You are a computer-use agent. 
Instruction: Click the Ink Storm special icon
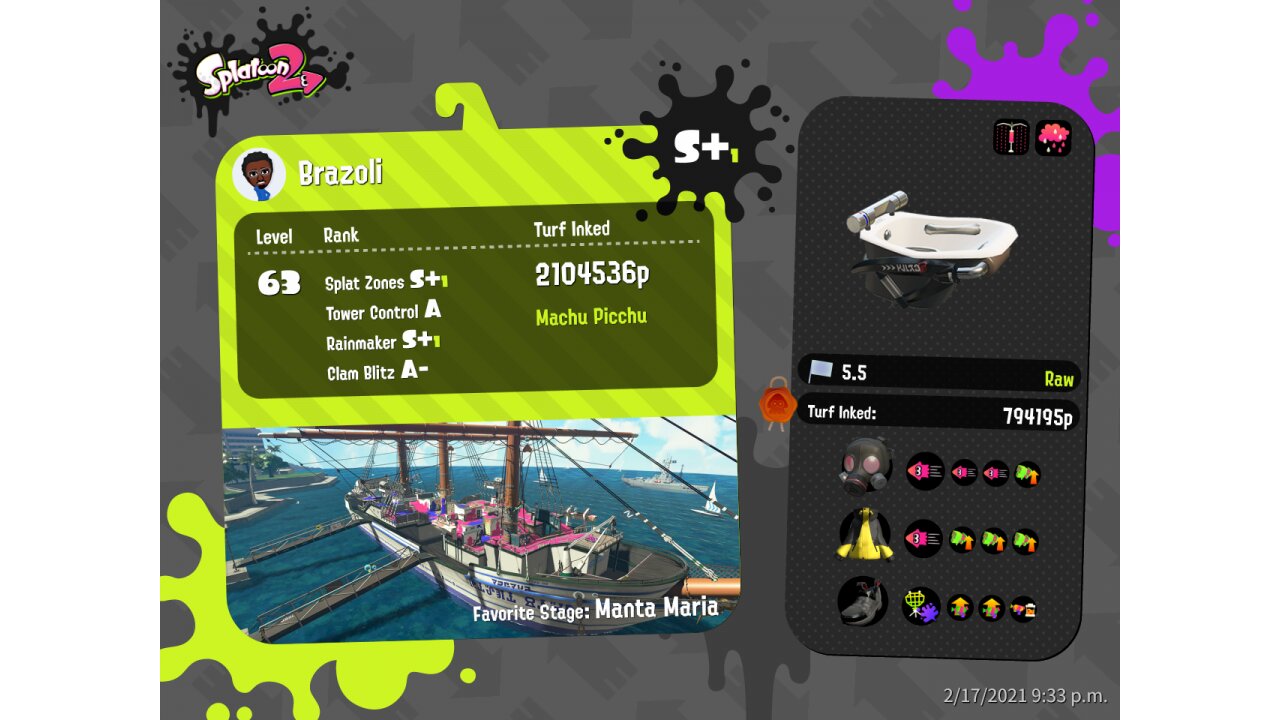click(x=1053, y=138)
